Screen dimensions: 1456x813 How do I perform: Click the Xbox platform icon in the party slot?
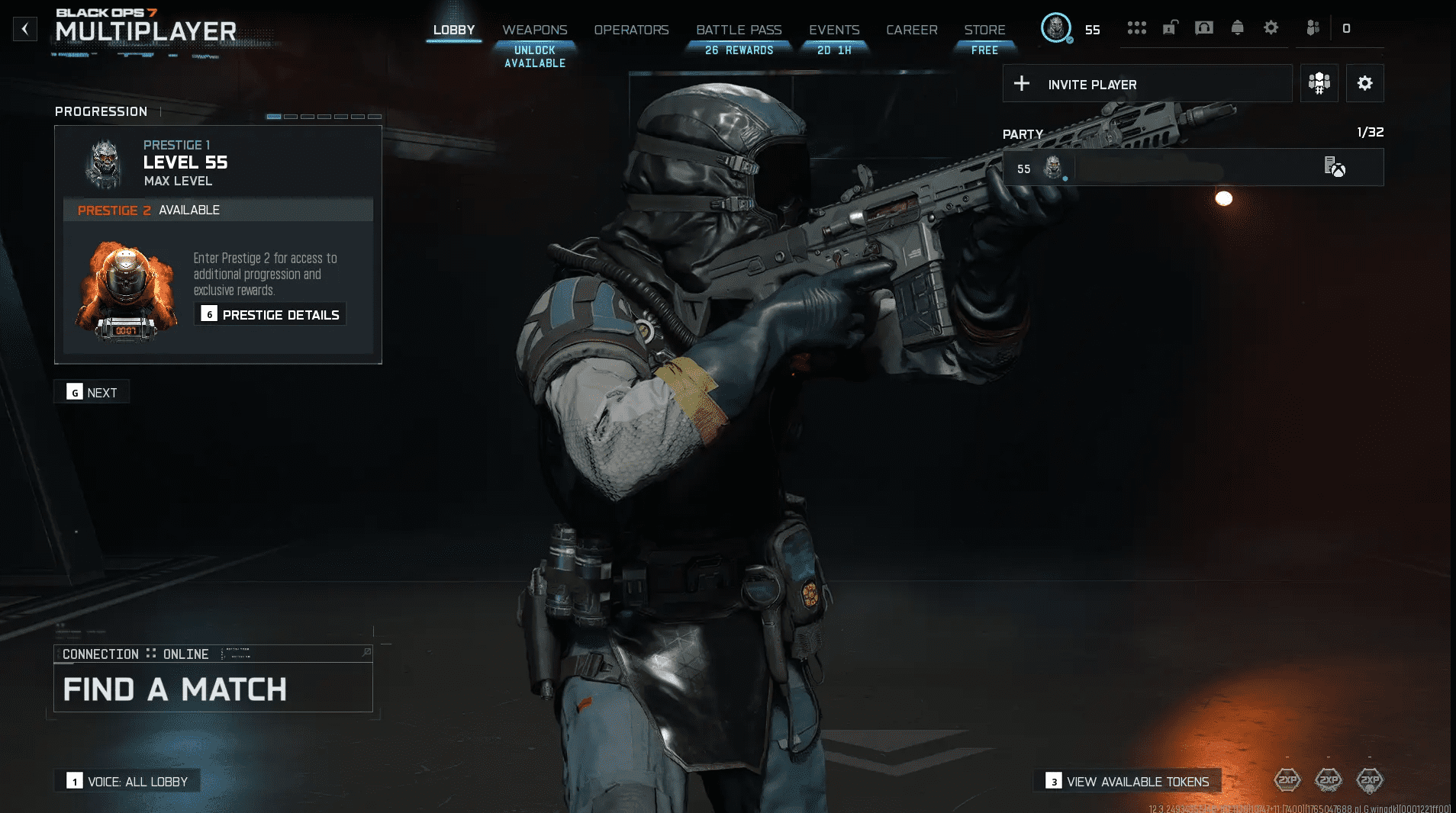[x=1335, y=169]
